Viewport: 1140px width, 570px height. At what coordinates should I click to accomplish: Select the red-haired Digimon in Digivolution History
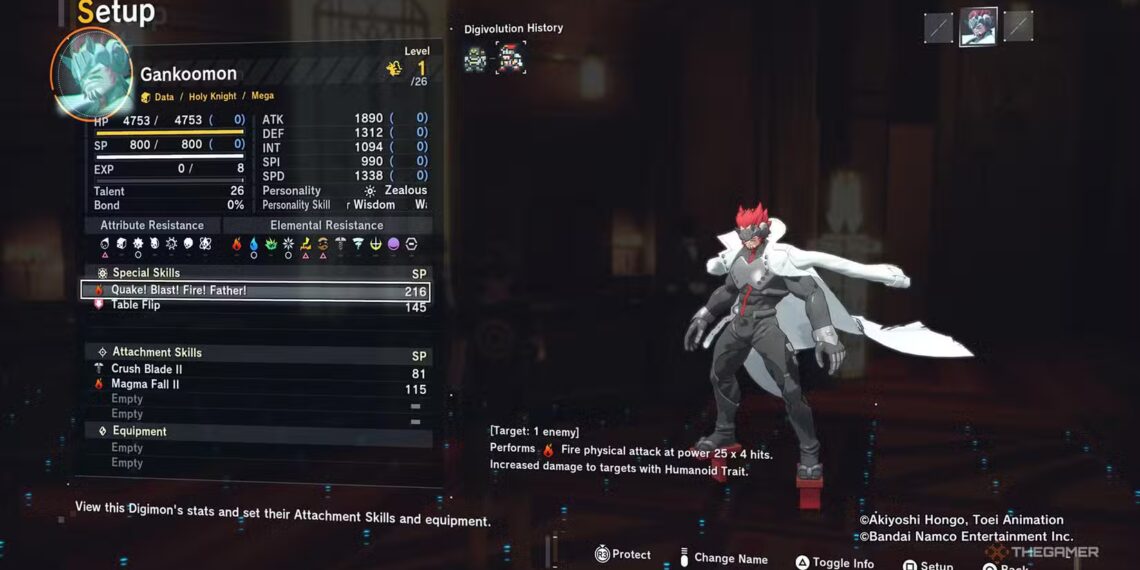point(510,58)
